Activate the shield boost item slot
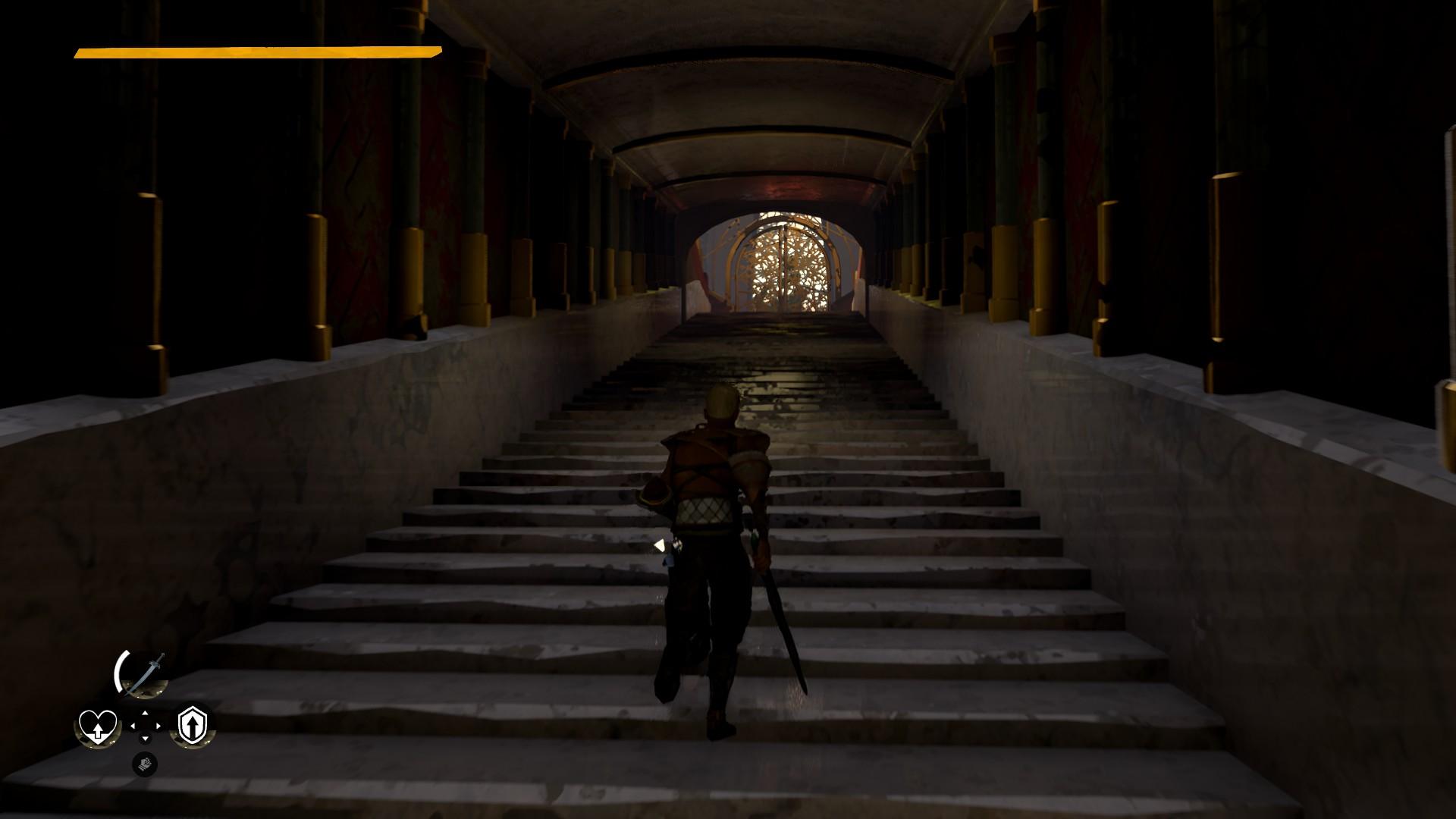 [x=191, y=726]
